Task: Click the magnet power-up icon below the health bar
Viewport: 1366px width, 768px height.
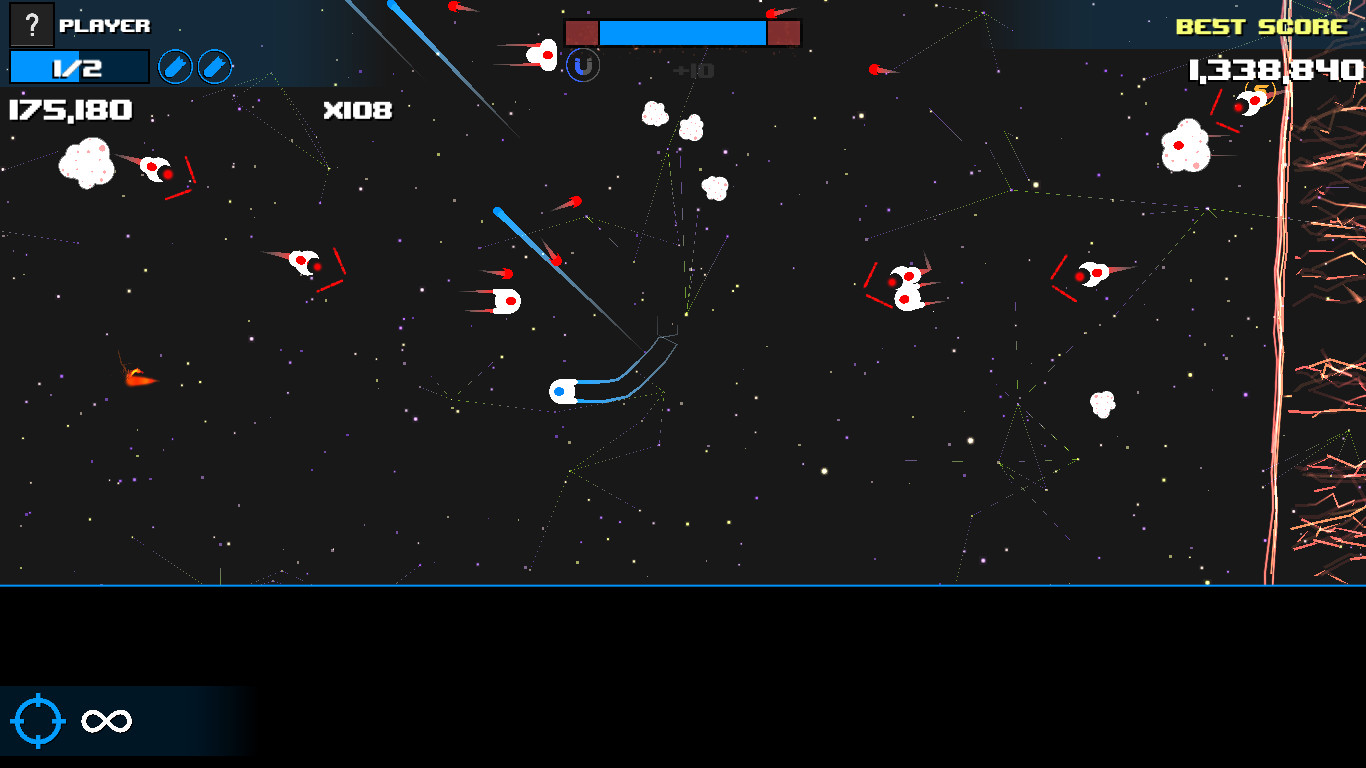Action: 581,67
